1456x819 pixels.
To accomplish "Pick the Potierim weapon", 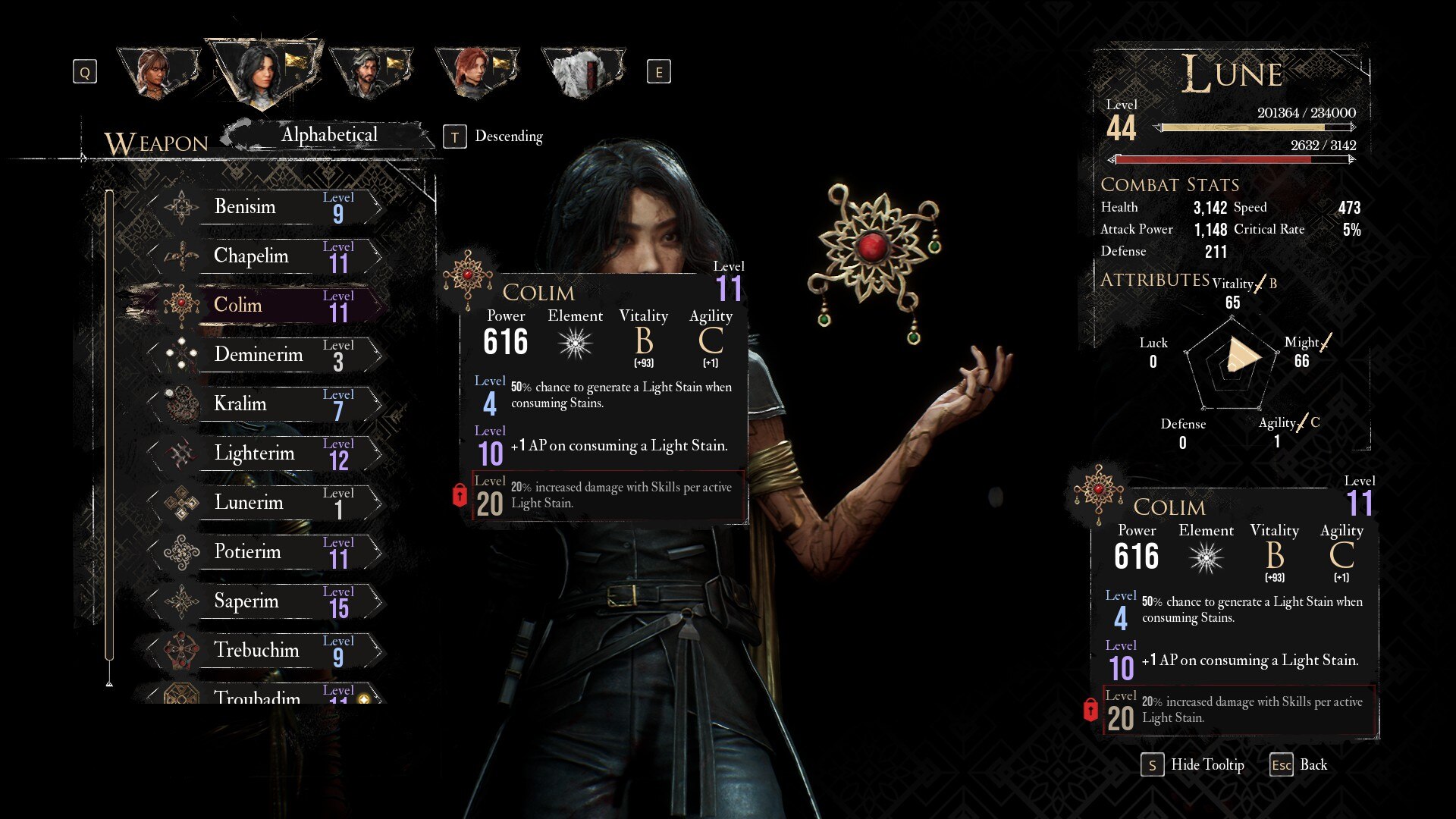I will pos(265,551).
